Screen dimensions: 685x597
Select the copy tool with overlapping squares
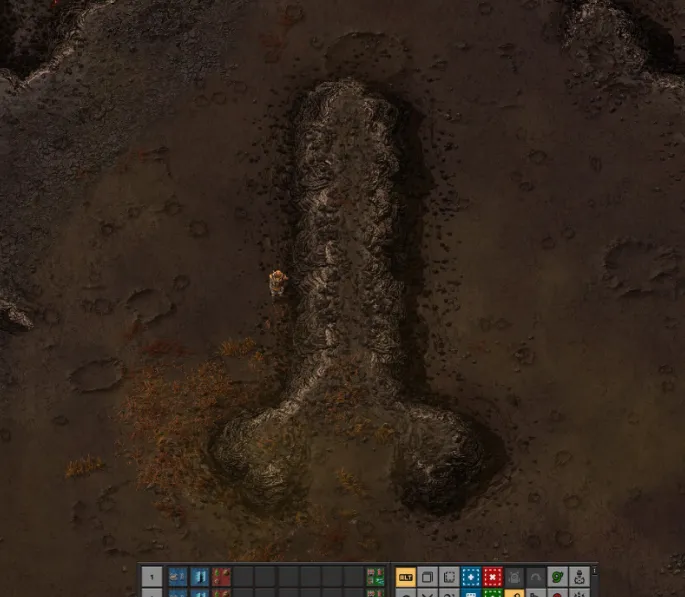tap(428, 577)
